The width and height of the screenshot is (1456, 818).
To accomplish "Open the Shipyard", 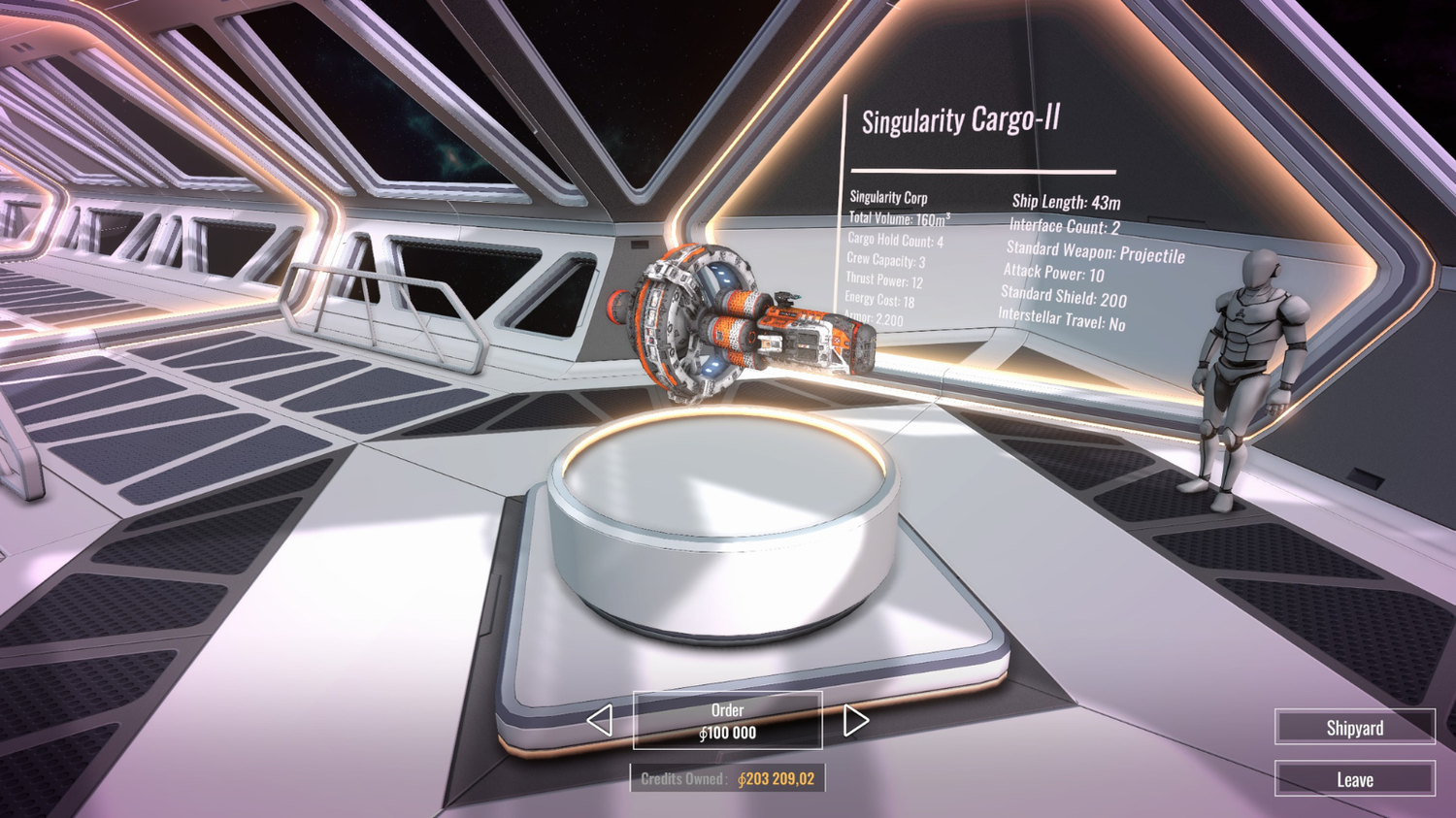I will pyautogui.click(x=1354, y=728).
